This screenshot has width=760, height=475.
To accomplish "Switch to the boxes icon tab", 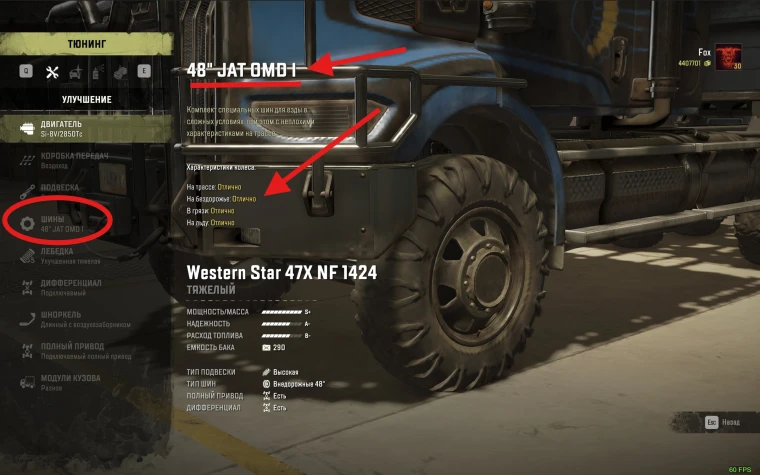I will (120, 72).
